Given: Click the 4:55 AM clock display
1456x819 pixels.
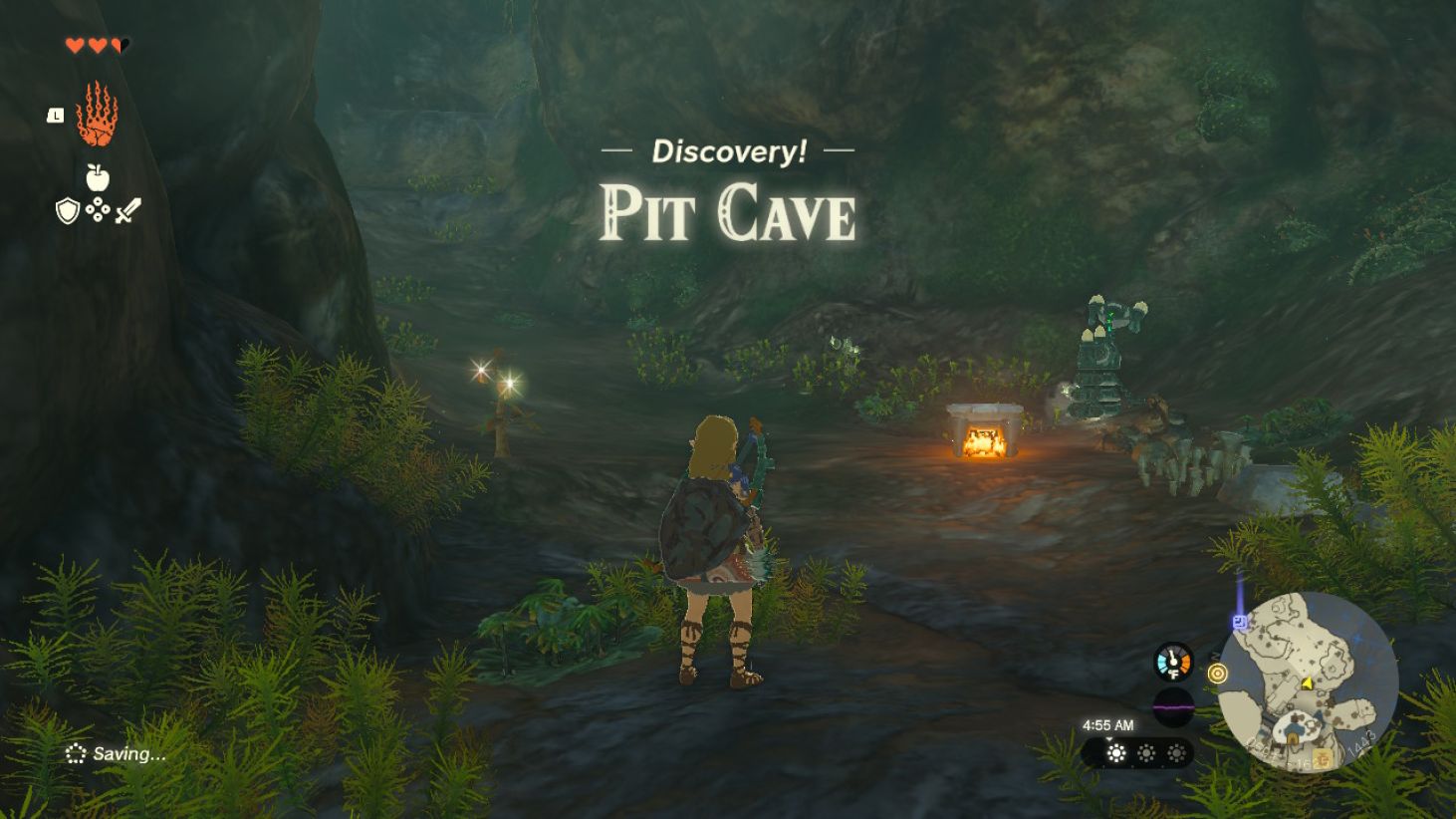Looking at the screenshot, I should (x=1108, y=725).
